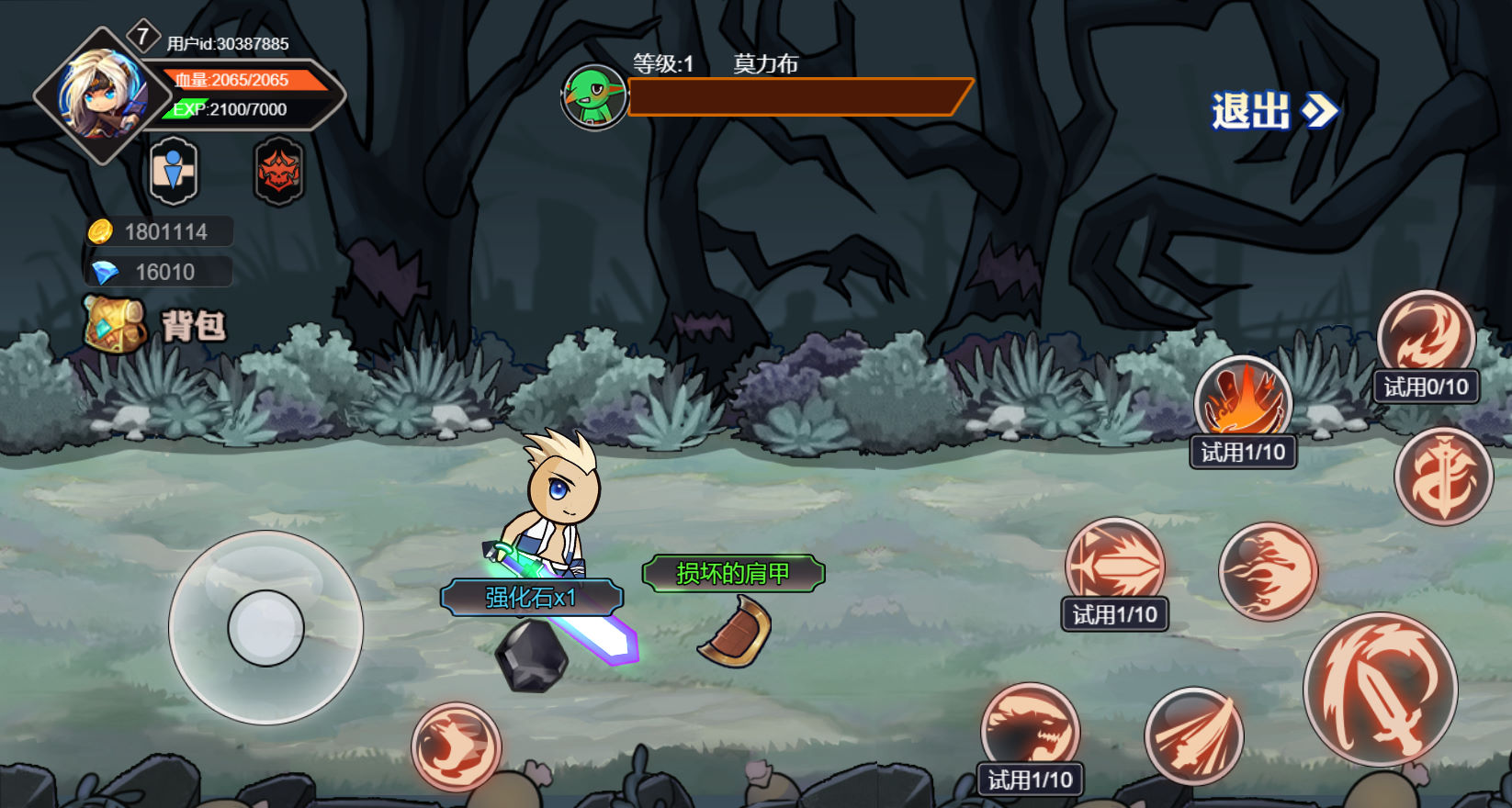Use the main sword slash attack

1380,690
